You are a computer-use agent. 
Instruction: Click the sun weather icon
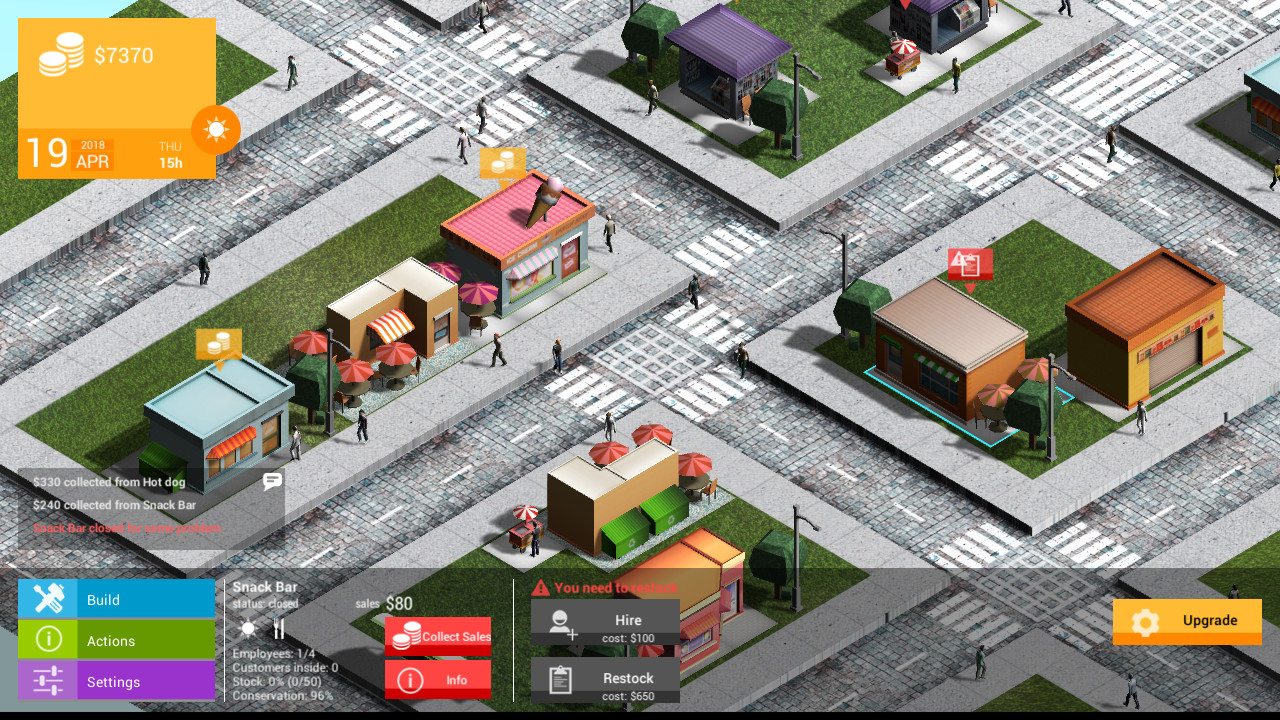coord(216,130)
